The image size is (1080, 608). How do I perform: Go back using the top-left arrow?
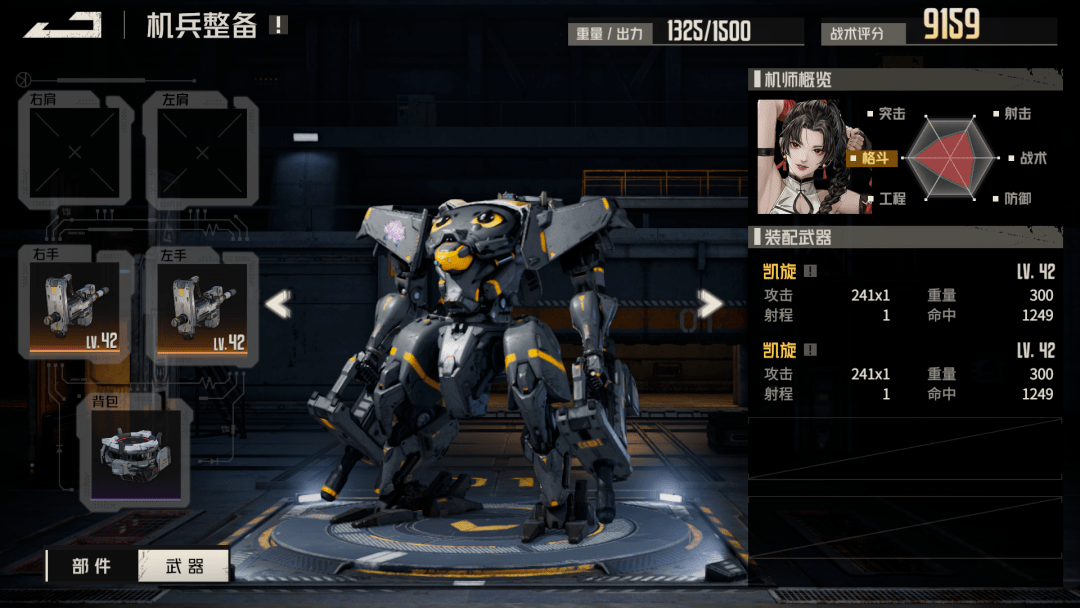click(62, 25)
